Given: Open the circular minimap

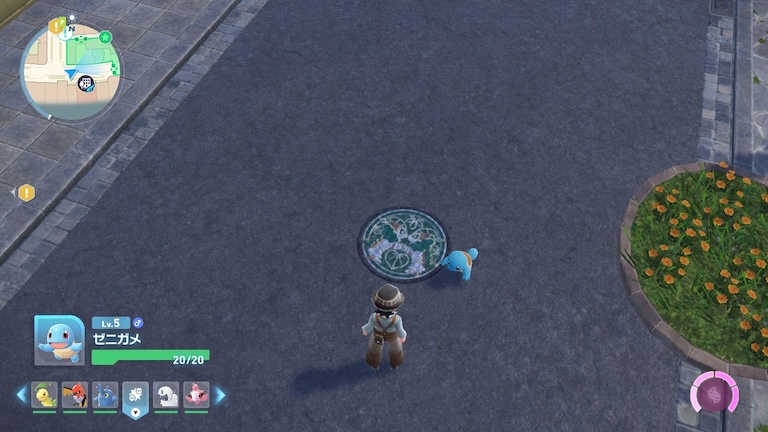Looking at the screenshot, I should tap(71, 71).
